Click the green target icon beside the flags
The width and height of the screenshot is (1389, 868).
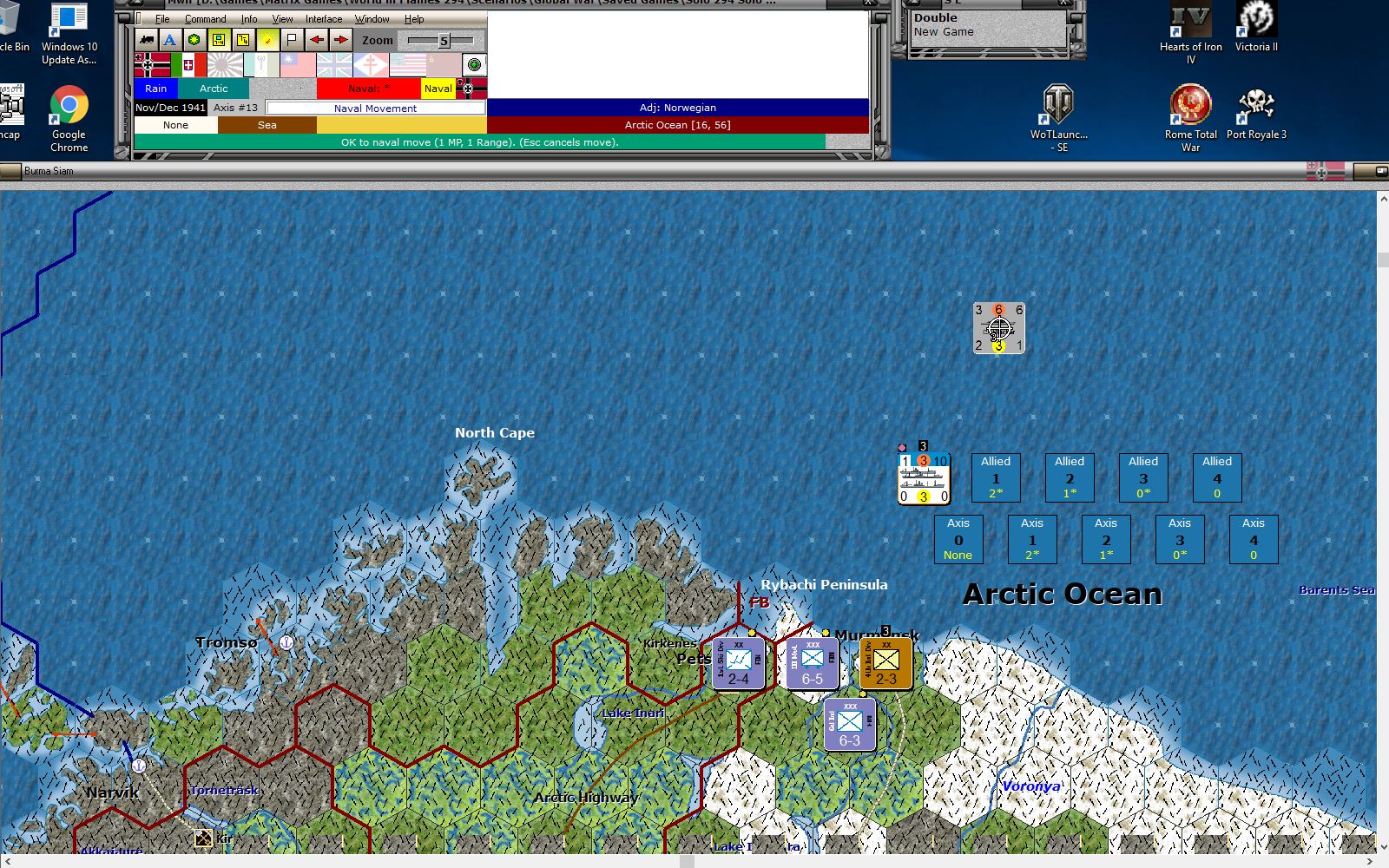(473, 65)
